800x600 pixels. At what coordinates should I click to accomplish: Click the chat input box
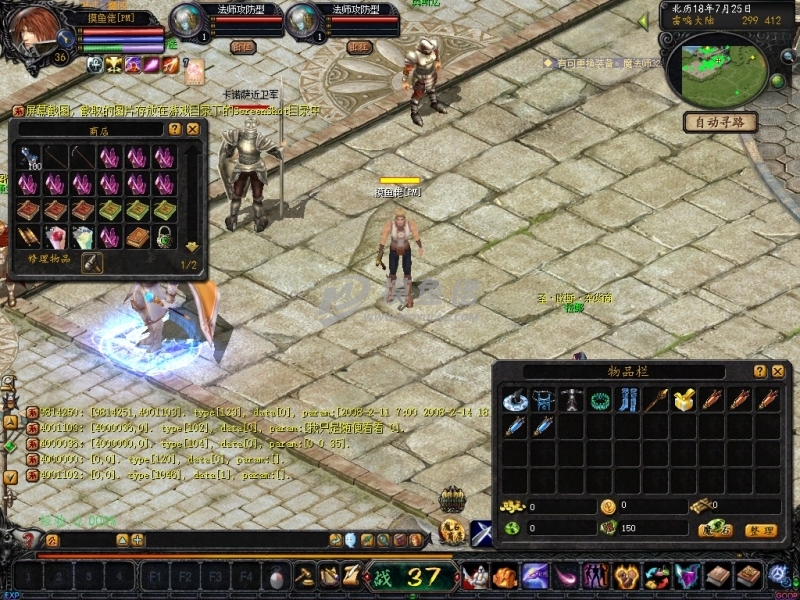tap(230, 540)
